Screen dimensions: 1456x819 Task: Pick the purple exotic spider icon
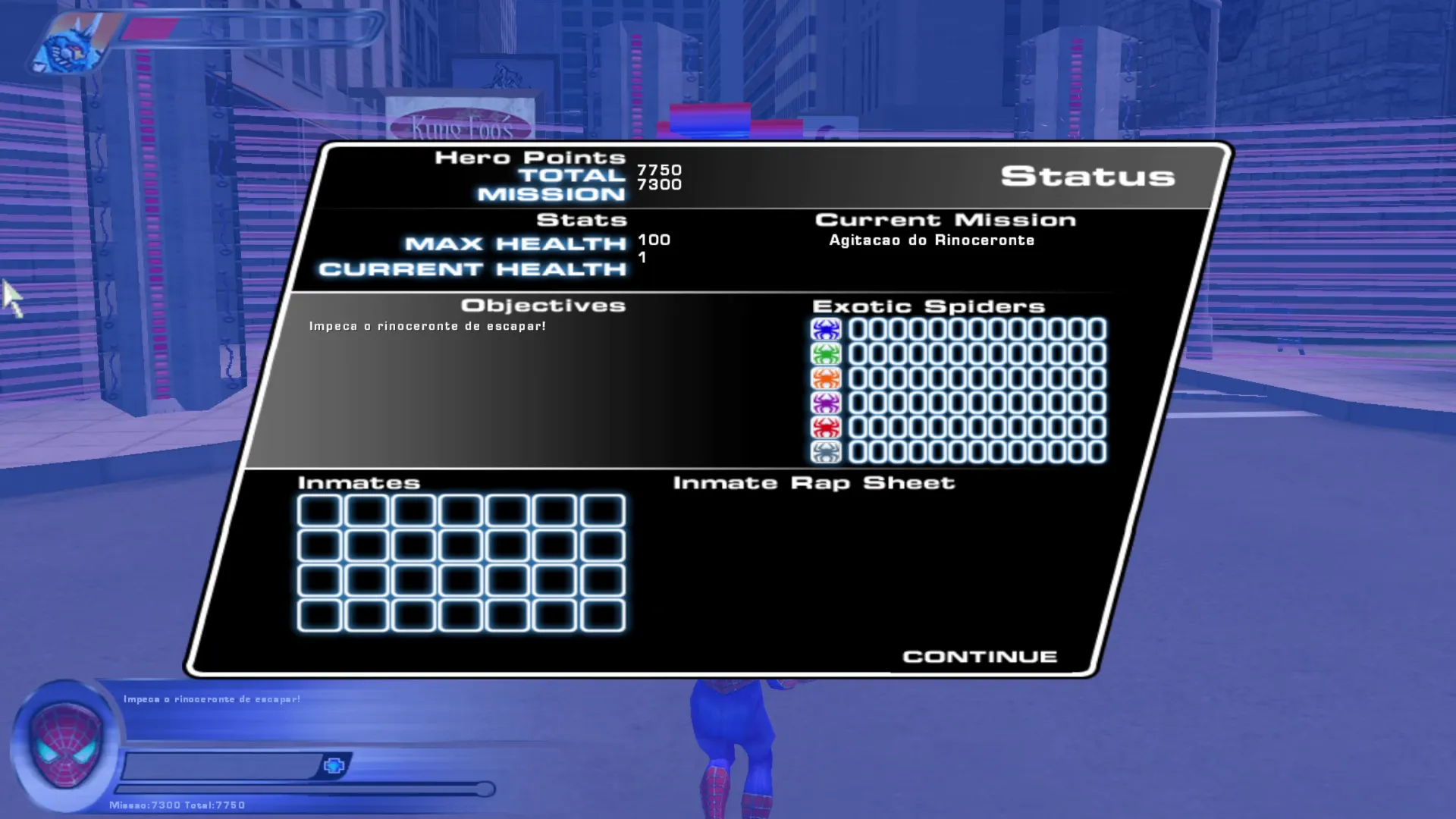826,403
